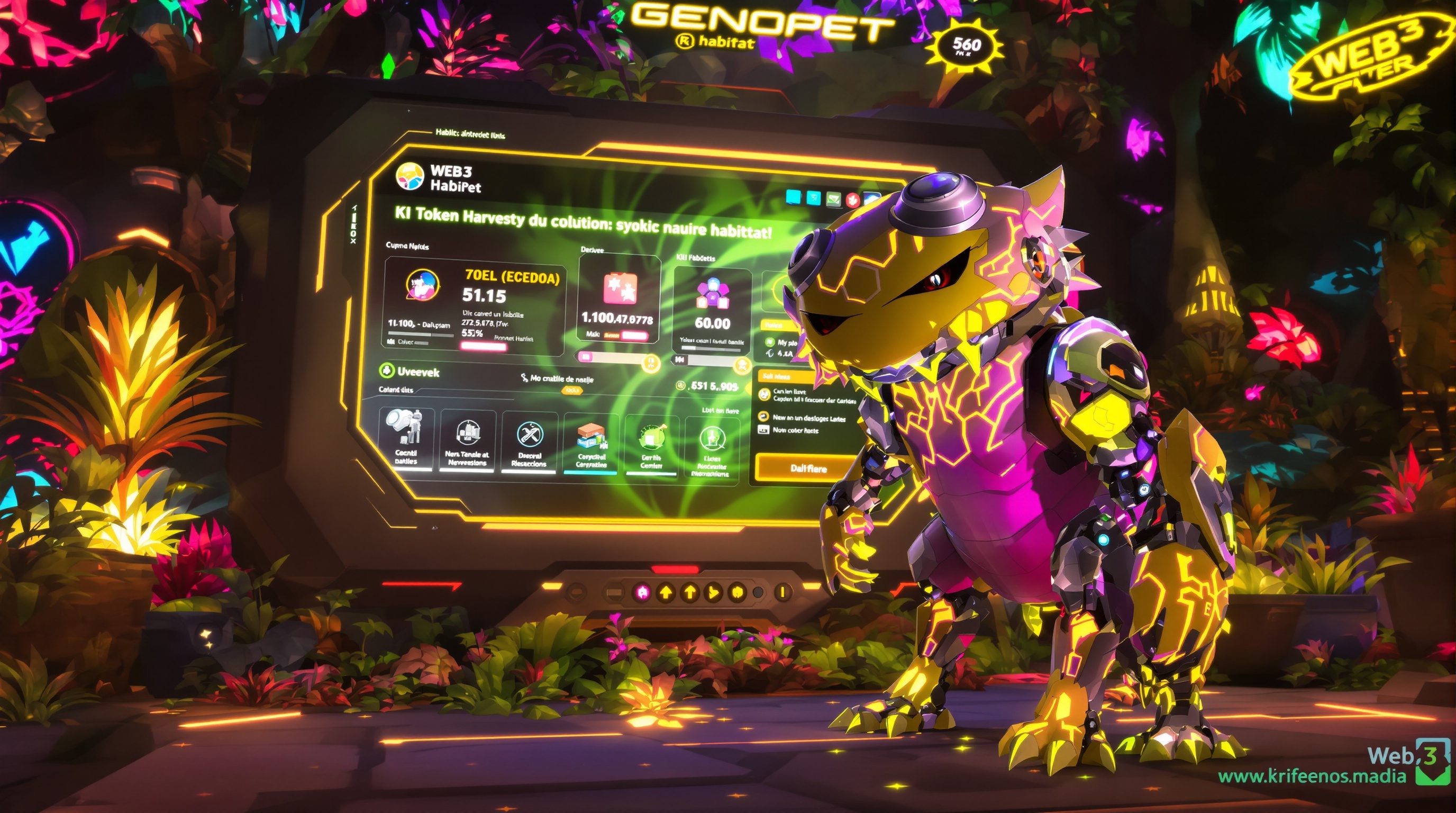Image resolution: width=1456 pixels, height=813 pixels.
Task: Click the red round icon at top right
Action: [x=853, y=200]
